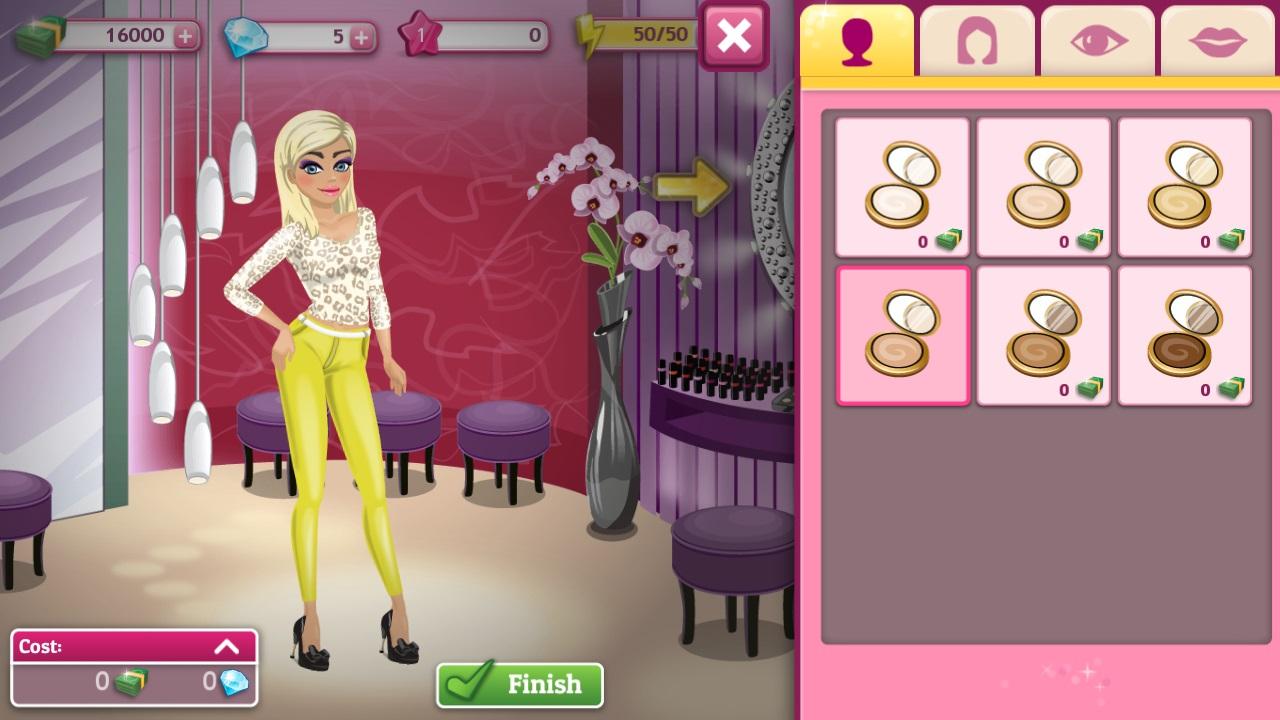
Task: Select the lightest foundation compact
Action: [902, 186]
